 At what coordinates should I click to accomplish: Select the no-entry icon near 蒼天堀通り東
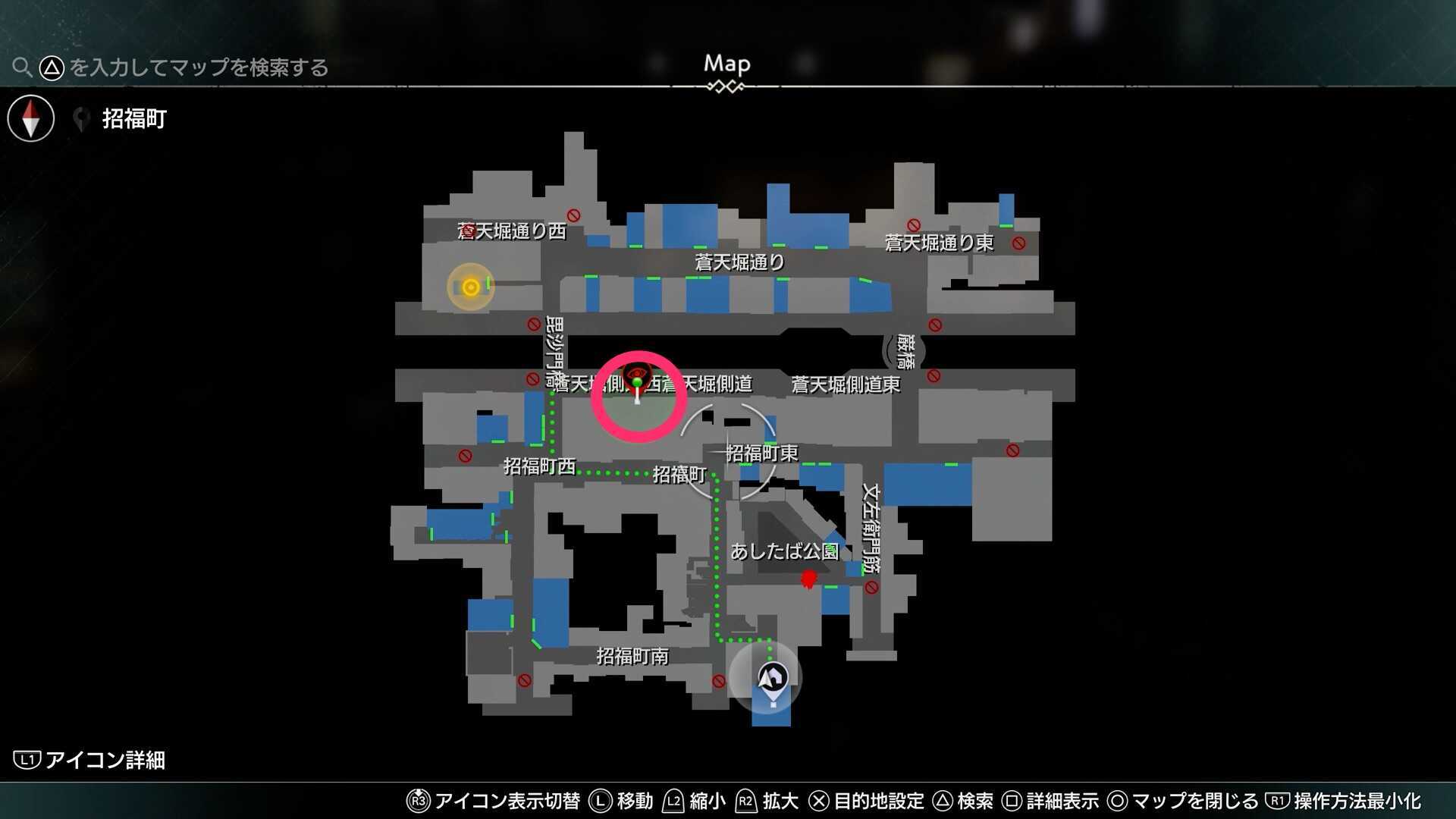click(x=1020, y=243)
